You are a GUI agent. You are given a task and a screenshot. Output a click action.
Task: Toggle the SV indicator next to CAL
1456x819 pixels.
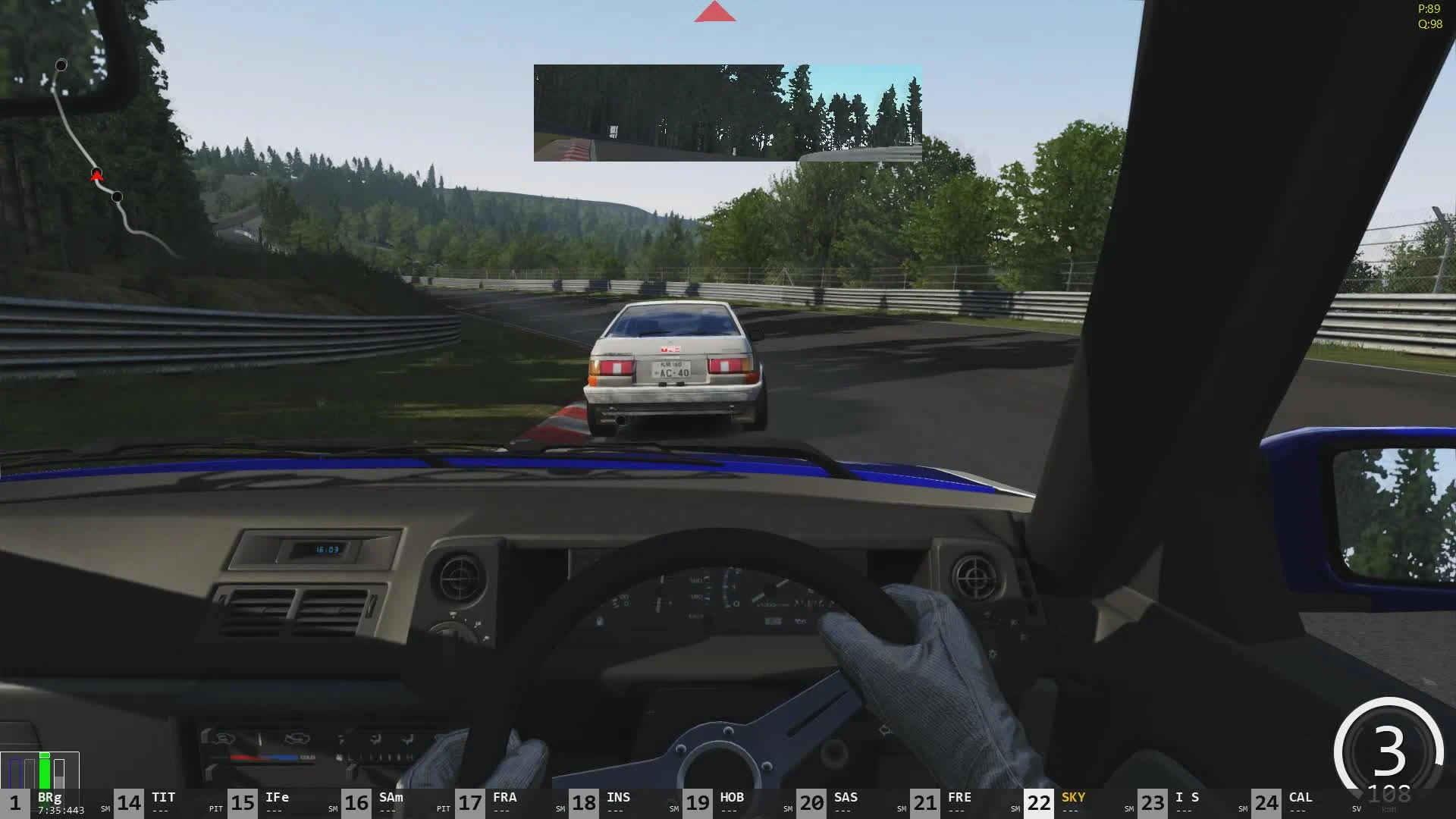pyautogui.click(x=1356, y=808)
